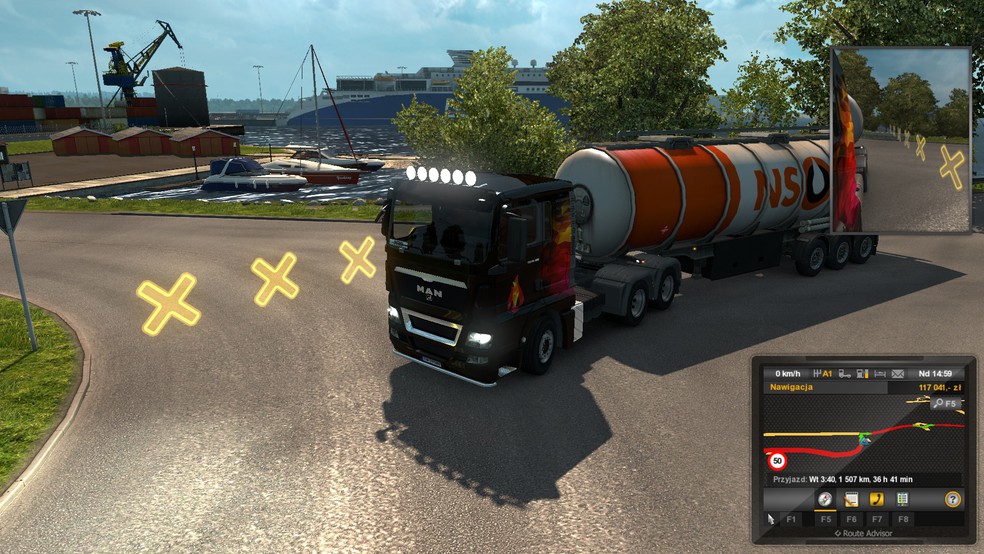The image size is (984, 554).
Task: Zoom the GPS map with the magnifier
Action: [940, 403]
